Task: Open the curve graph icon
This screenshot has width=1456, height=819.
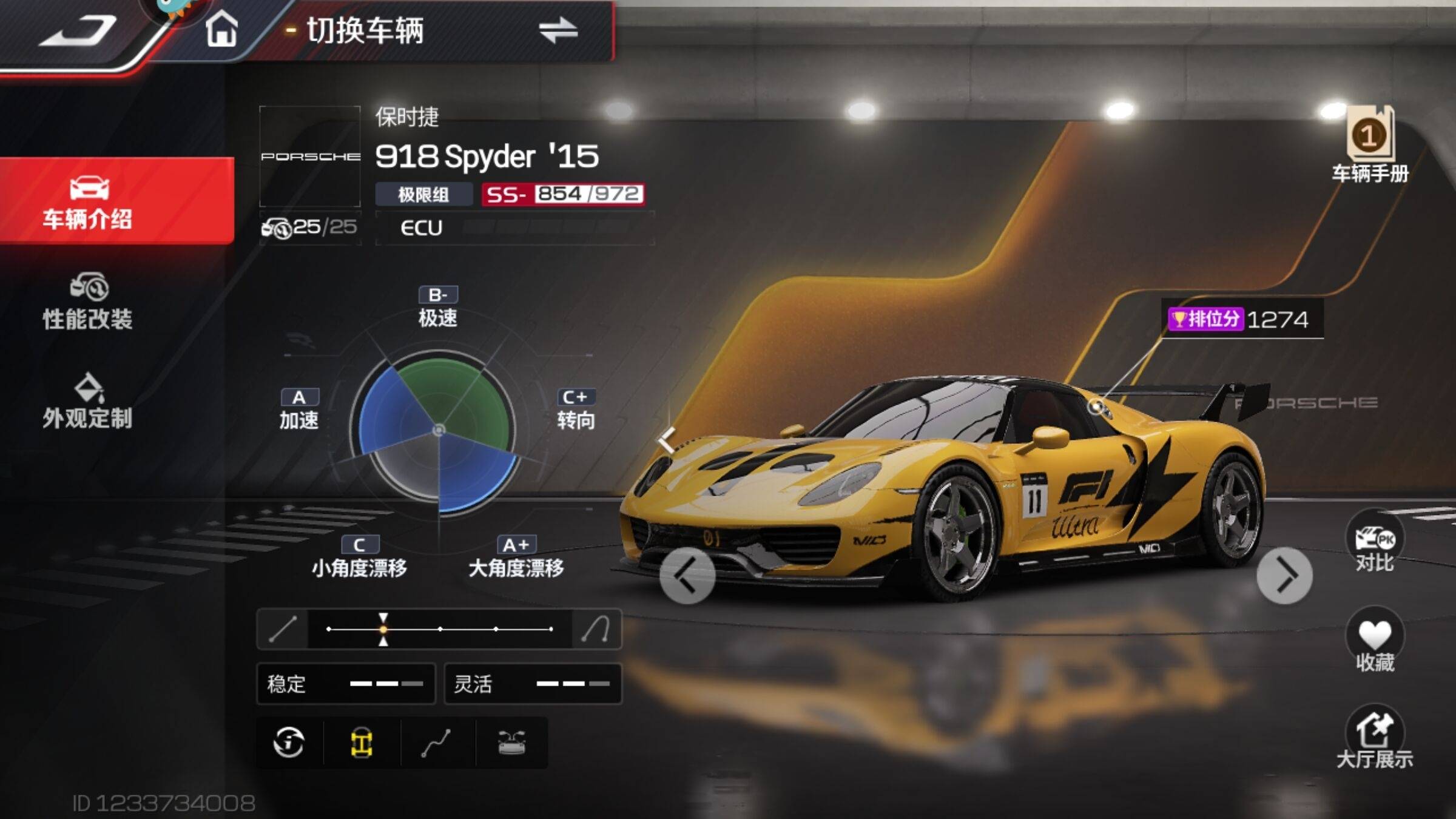Action: 437,743
